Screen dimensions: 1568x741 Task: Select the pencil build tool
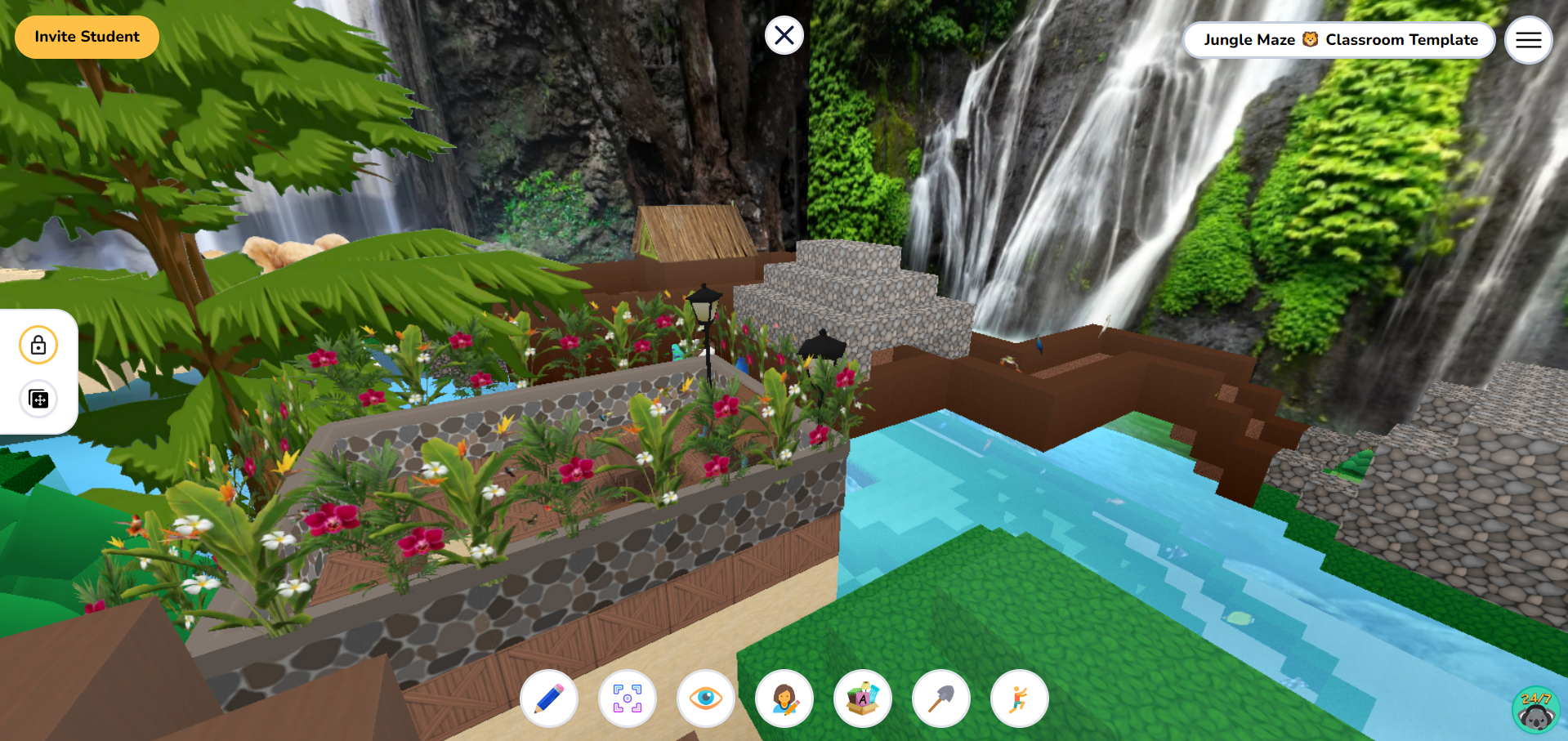point(549,699)
